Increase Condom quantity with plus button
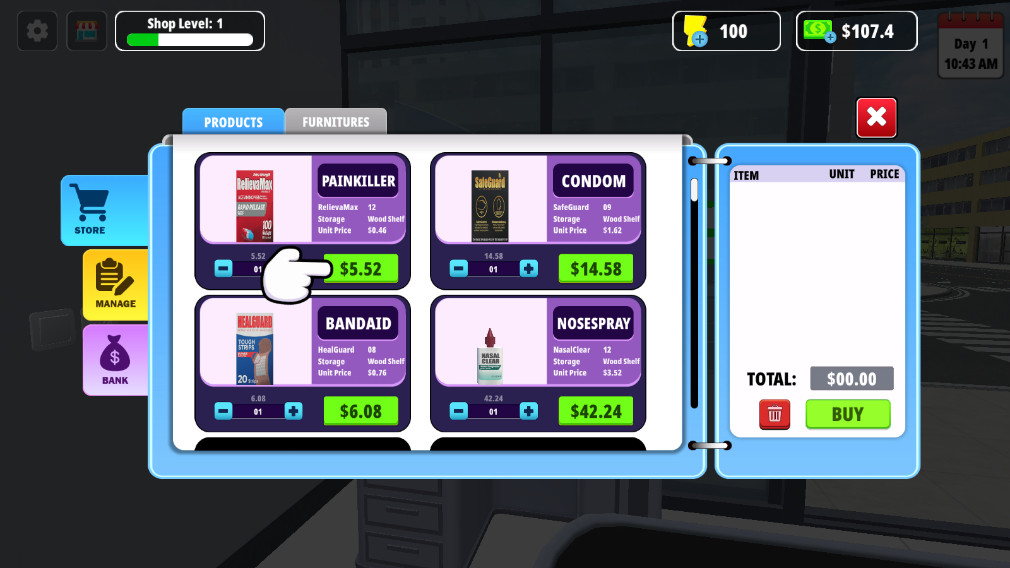This screenshot has width=1010, height=568. (x=528, y=269)
